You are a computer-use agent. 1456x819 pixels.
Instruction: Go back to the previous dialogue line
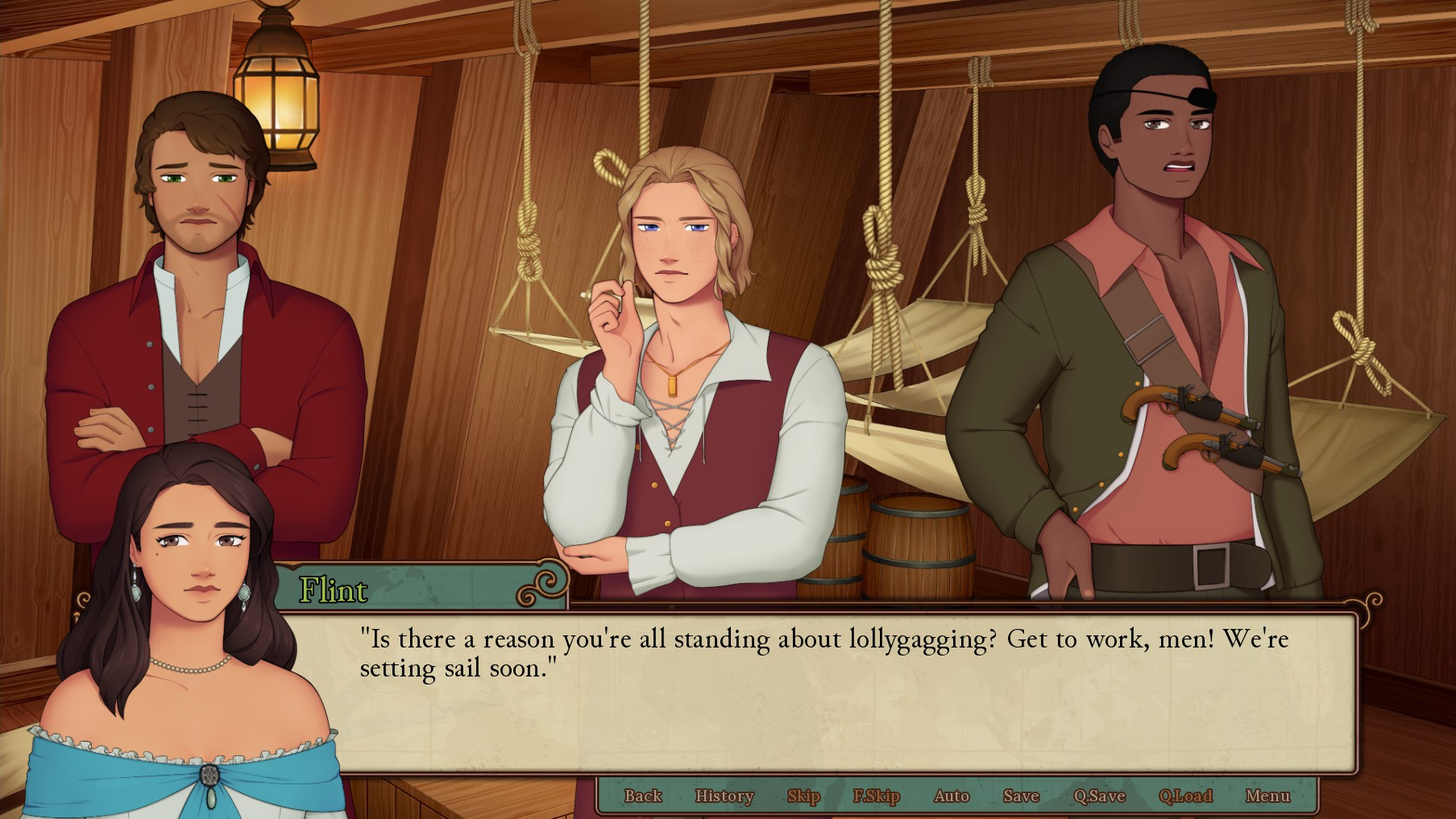642,796
